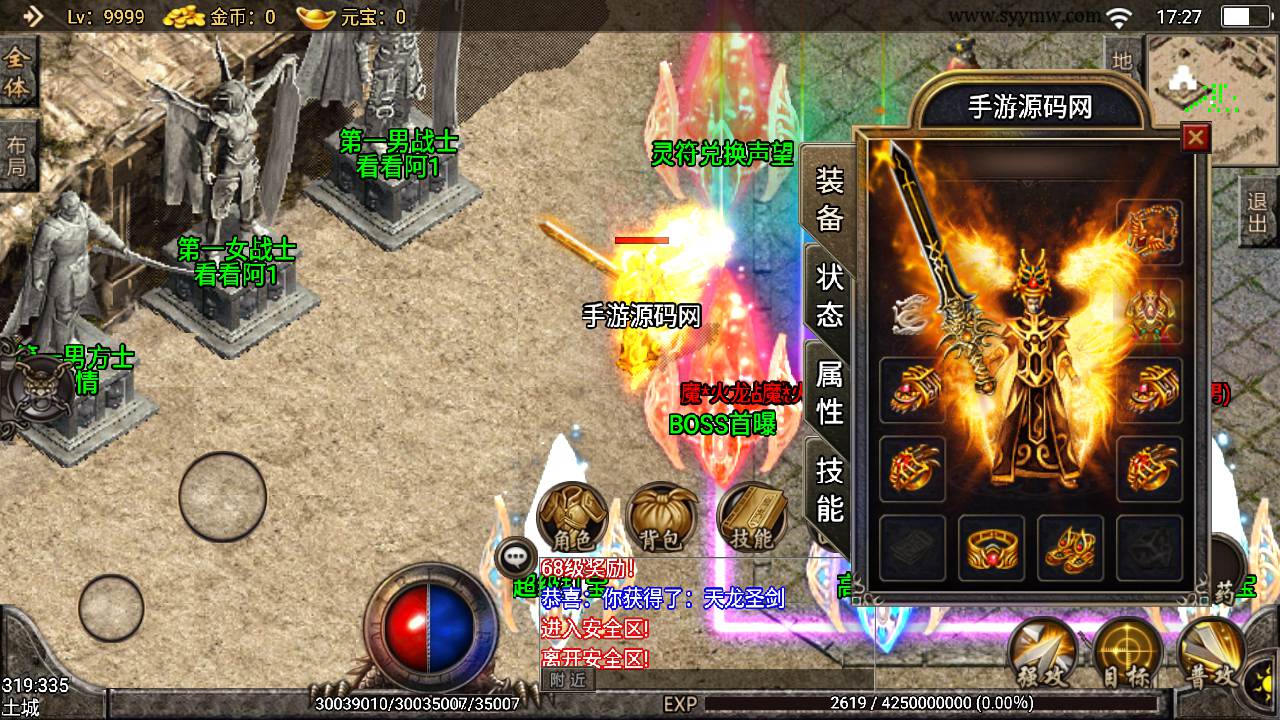Show the 技能 skills tab in the panel
The height and width of the screenshot is (720, 1280).
coord(830,489)
